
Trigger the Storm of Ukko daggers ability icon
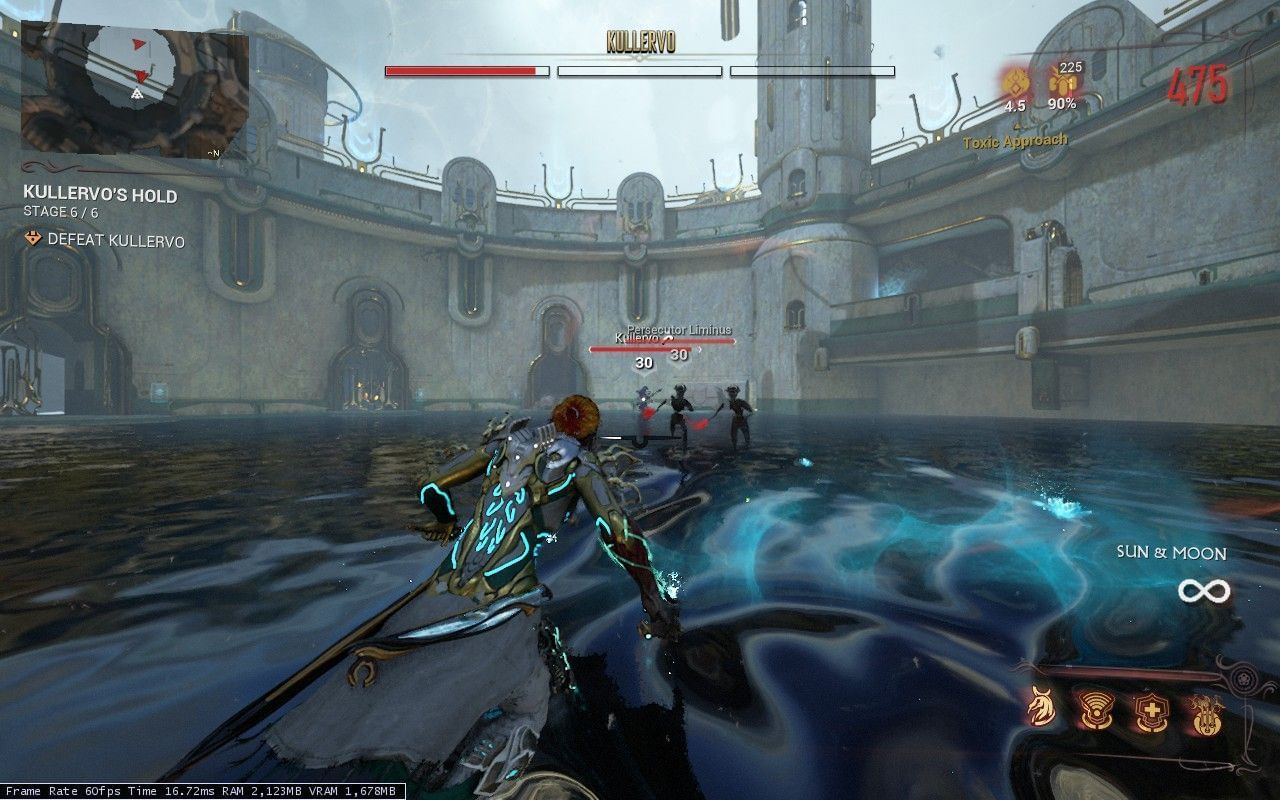point(1207,712)
